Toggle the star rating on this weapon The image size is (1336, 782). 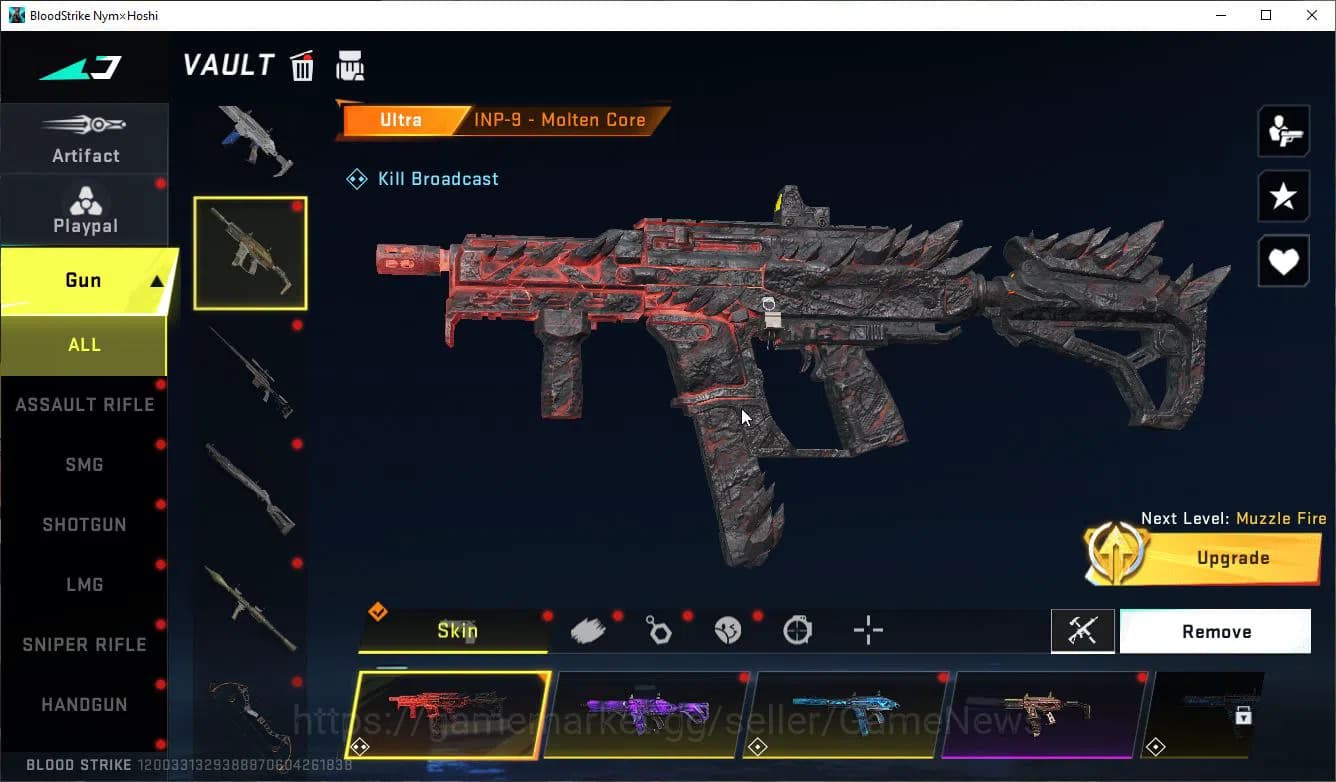click(x=1283, y=196)
